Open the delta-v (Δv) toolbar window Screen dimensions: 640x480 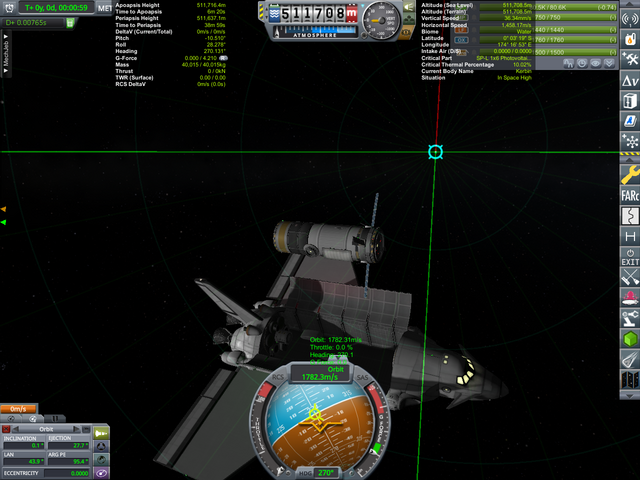click(x=630, y=79)
